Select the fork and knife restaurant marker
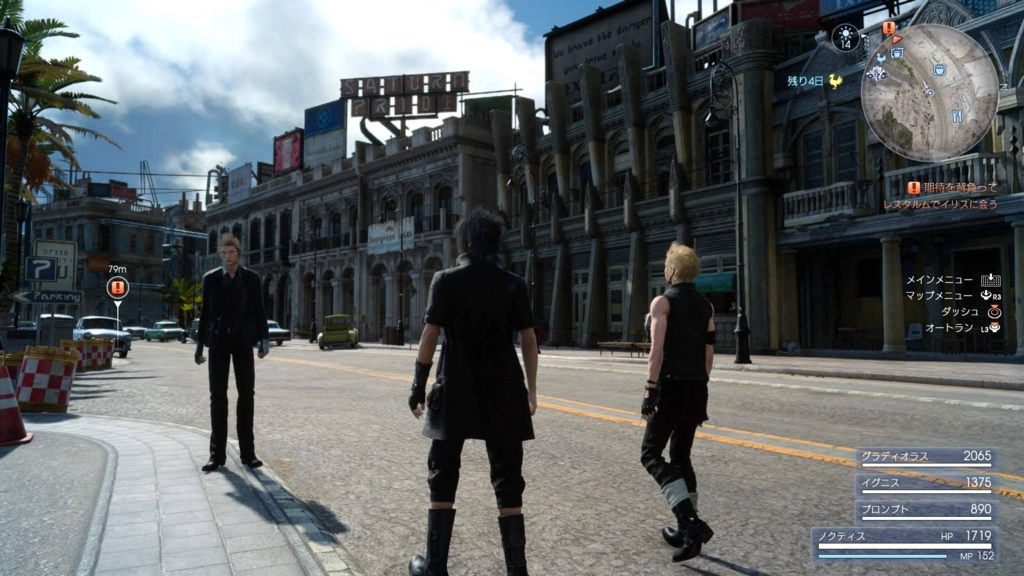Image resolution: width=1024 pixels, height=576 pixels. [x=957, y=116]
